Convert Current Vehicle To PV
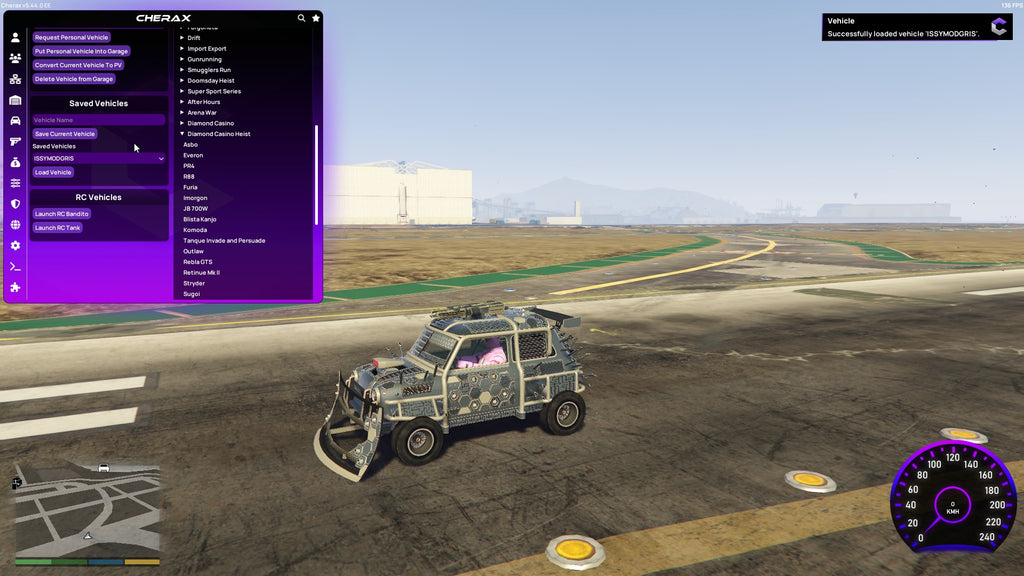Image resolution: width=1024 pixels, height=576 pixels. pyautogui.click(x=78, y=65)
